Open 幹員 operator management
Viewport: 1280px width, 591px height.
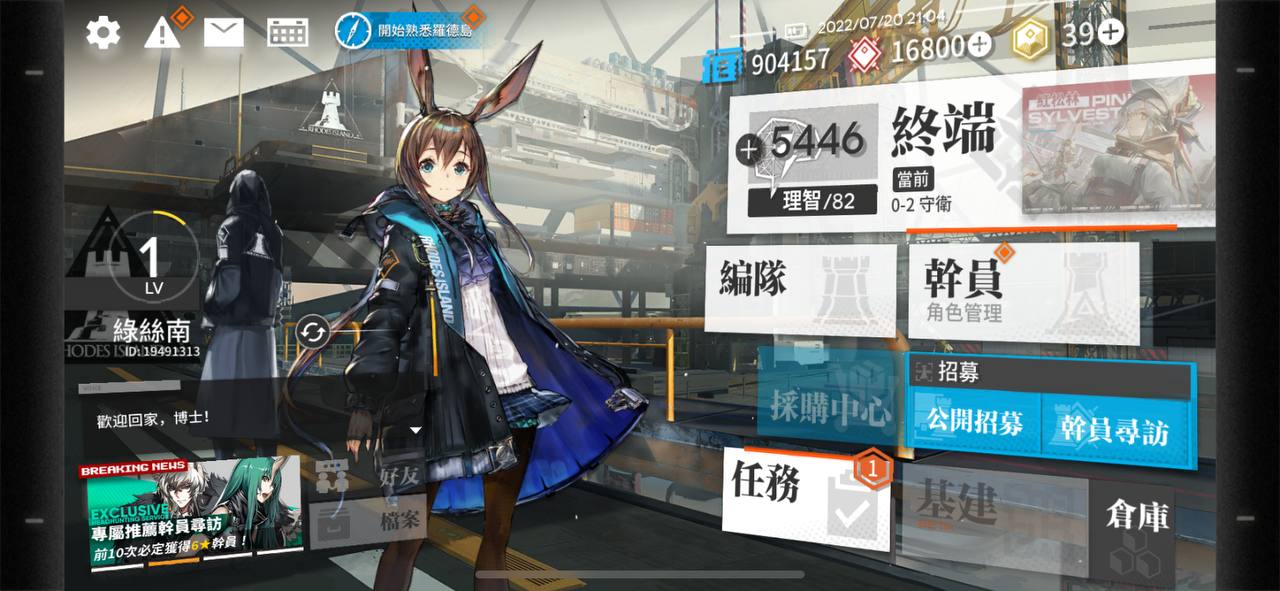point(1022,292)
